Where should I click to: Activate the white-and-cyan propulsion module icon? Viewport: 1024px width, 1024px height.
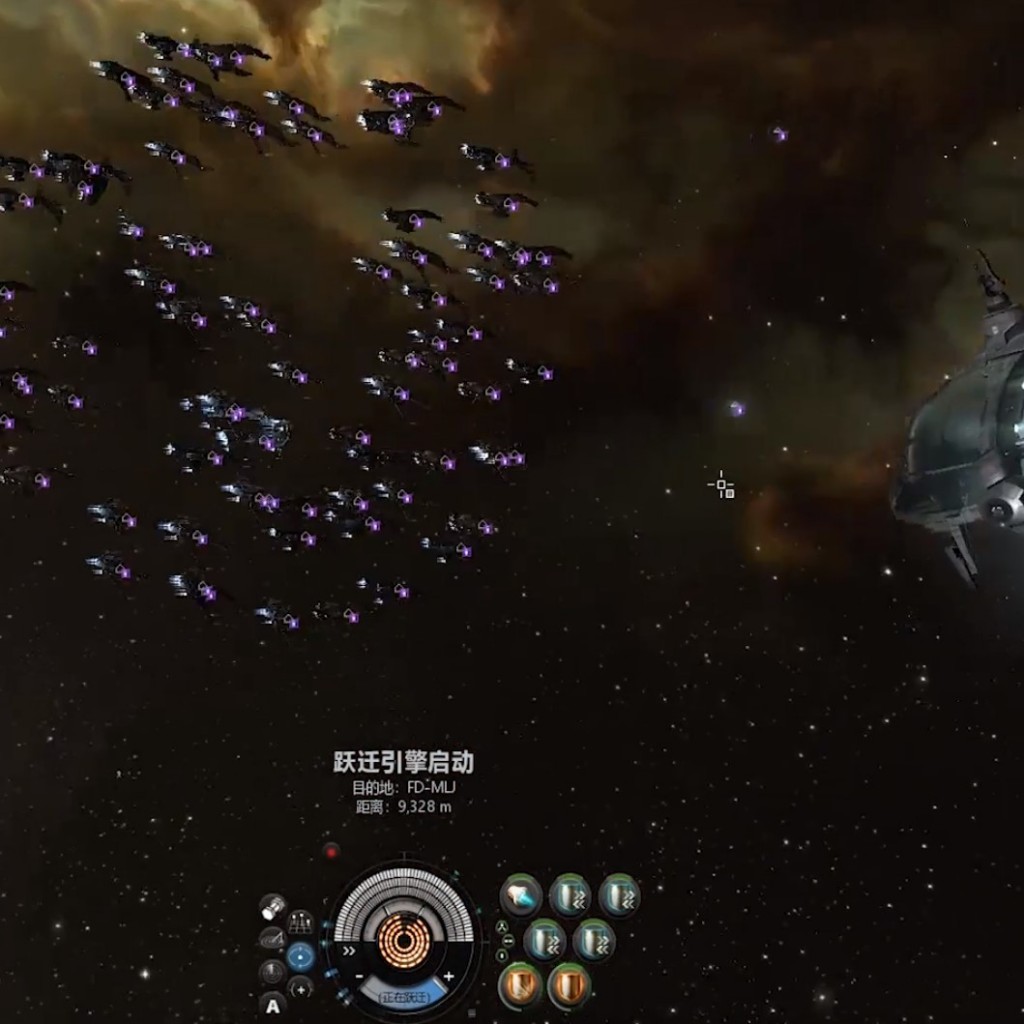(x=520, y=895)
